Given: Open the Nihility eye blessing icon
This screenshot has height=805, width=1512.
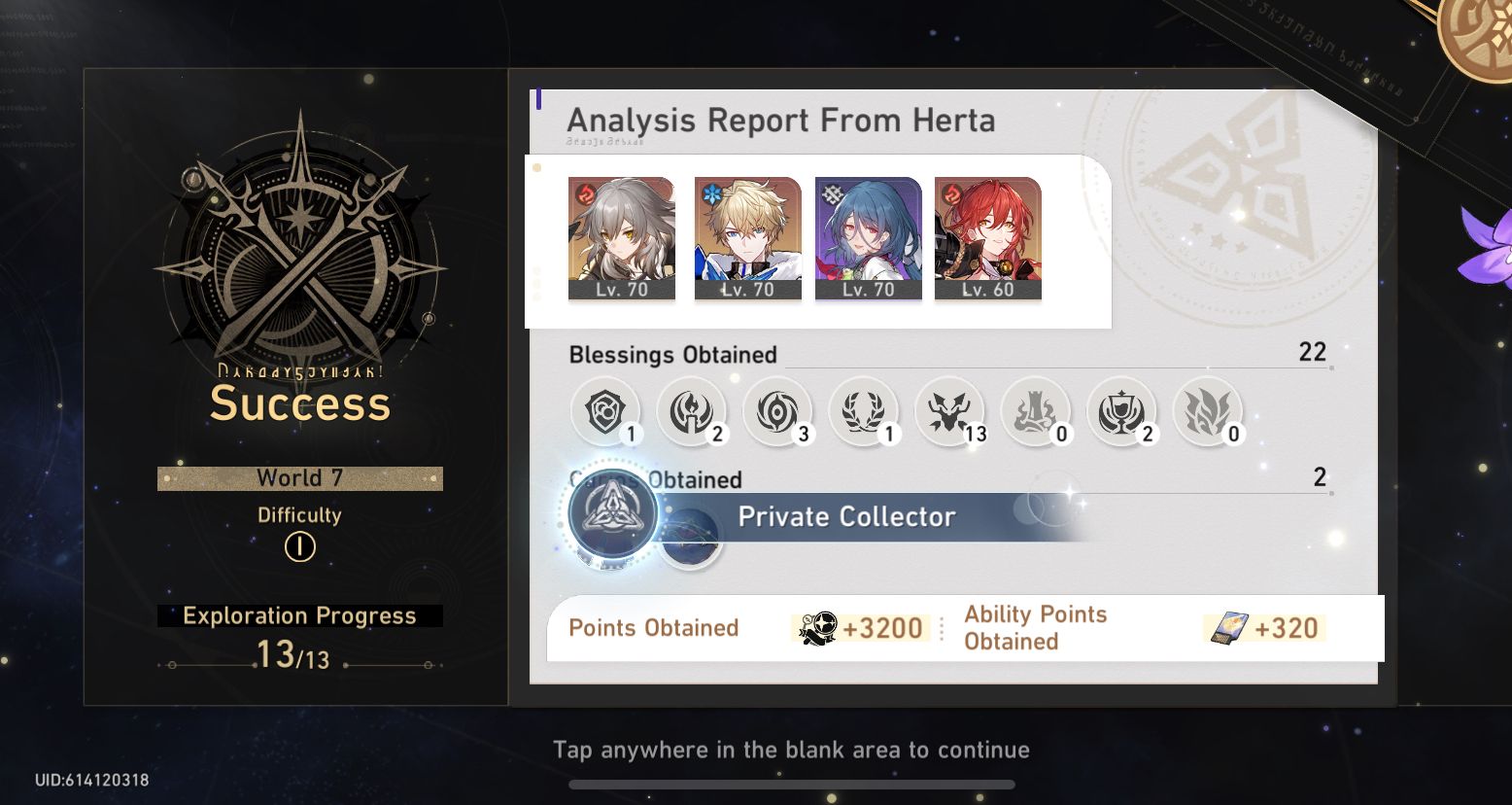Looking at the screenshot, I should coord(778,410).
